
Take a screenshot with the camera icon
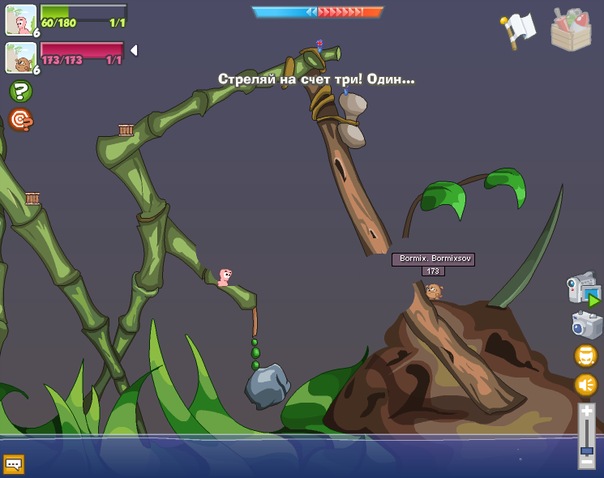coord(584,324)
